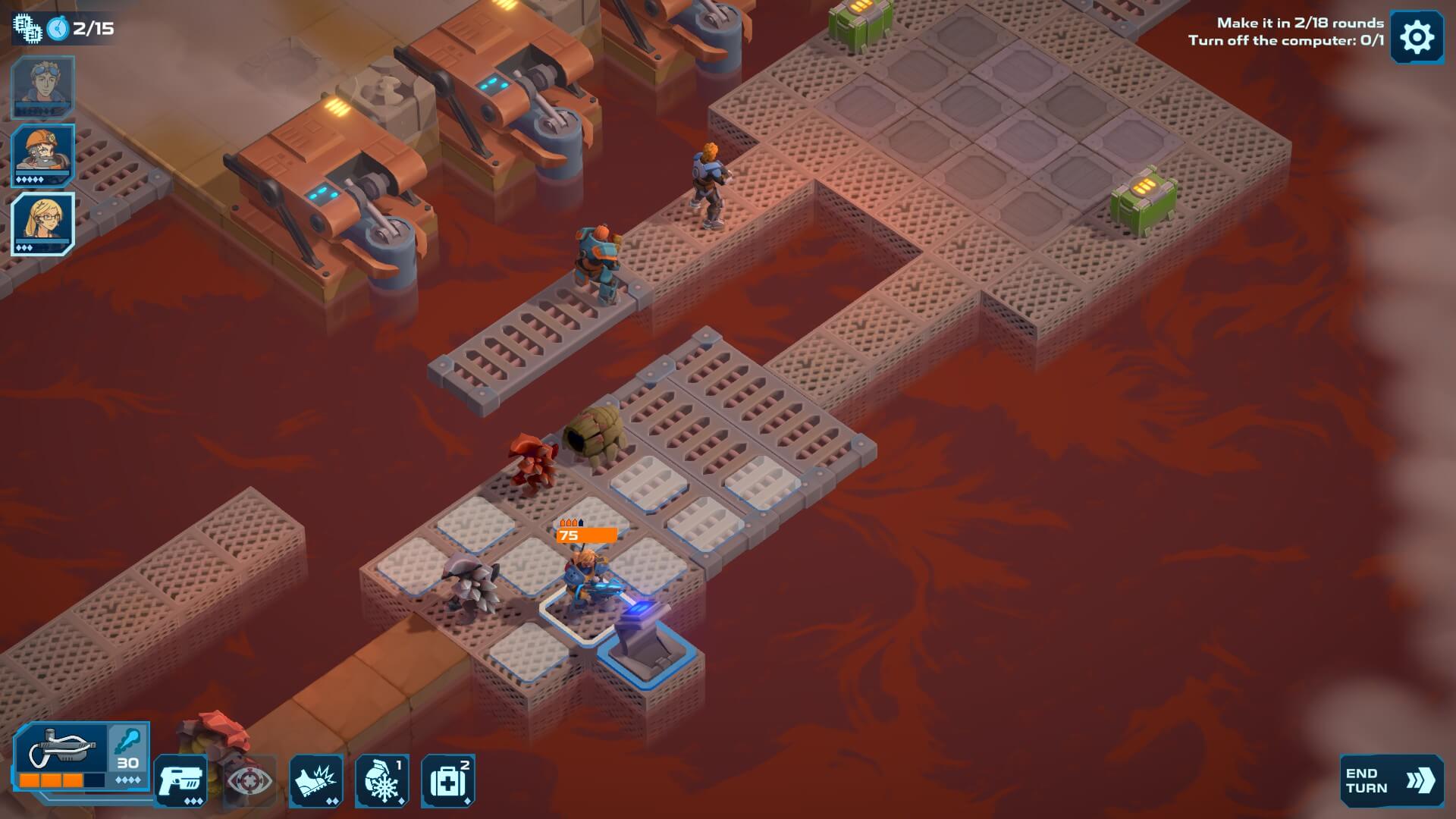Activate the pistol shoot ability
Viewport: 1456px width, 819px height.
pyautogui.click(x=180, y=780)
